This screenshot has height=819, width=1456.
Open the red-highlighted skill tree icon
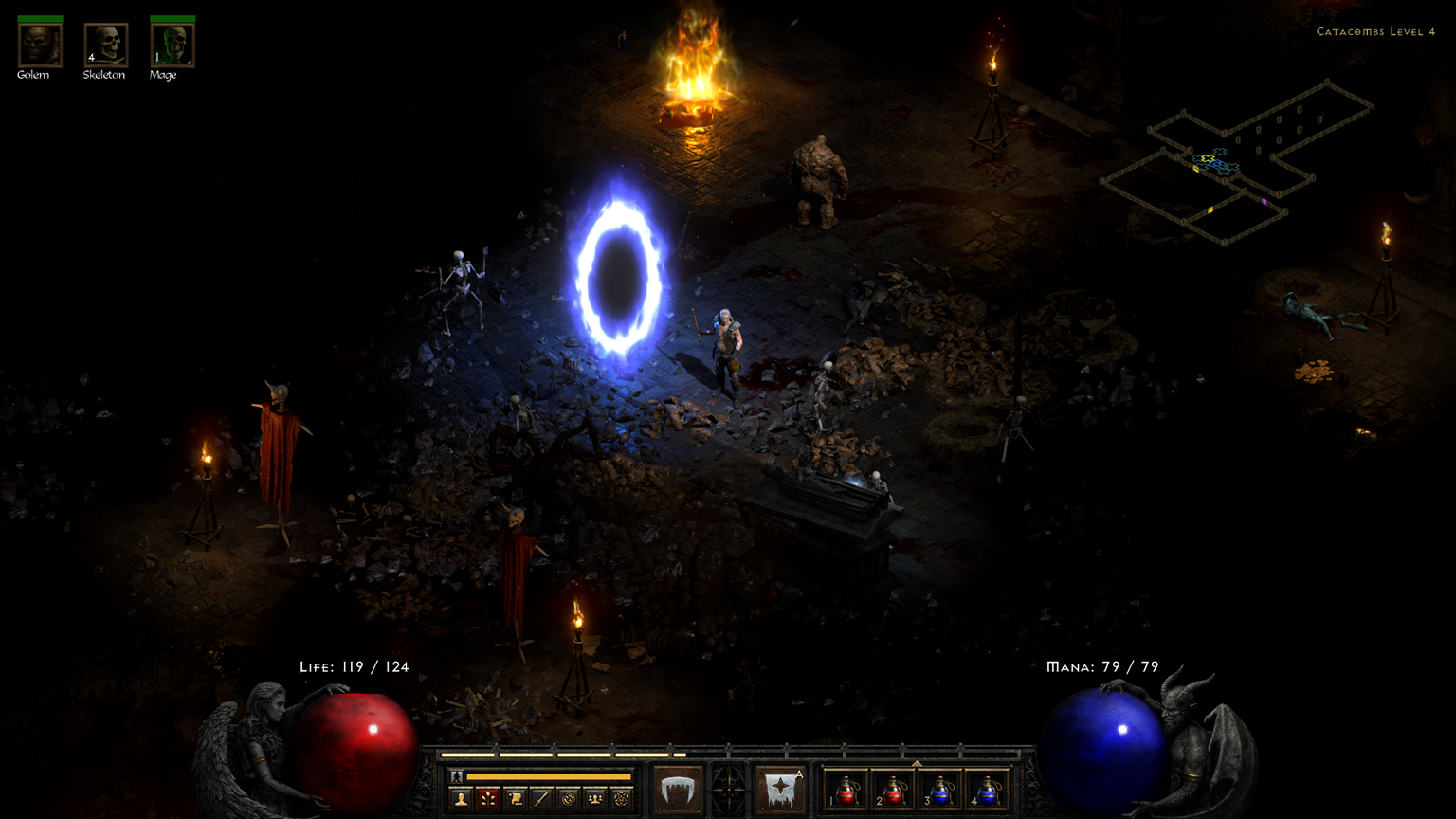(488, 799)
